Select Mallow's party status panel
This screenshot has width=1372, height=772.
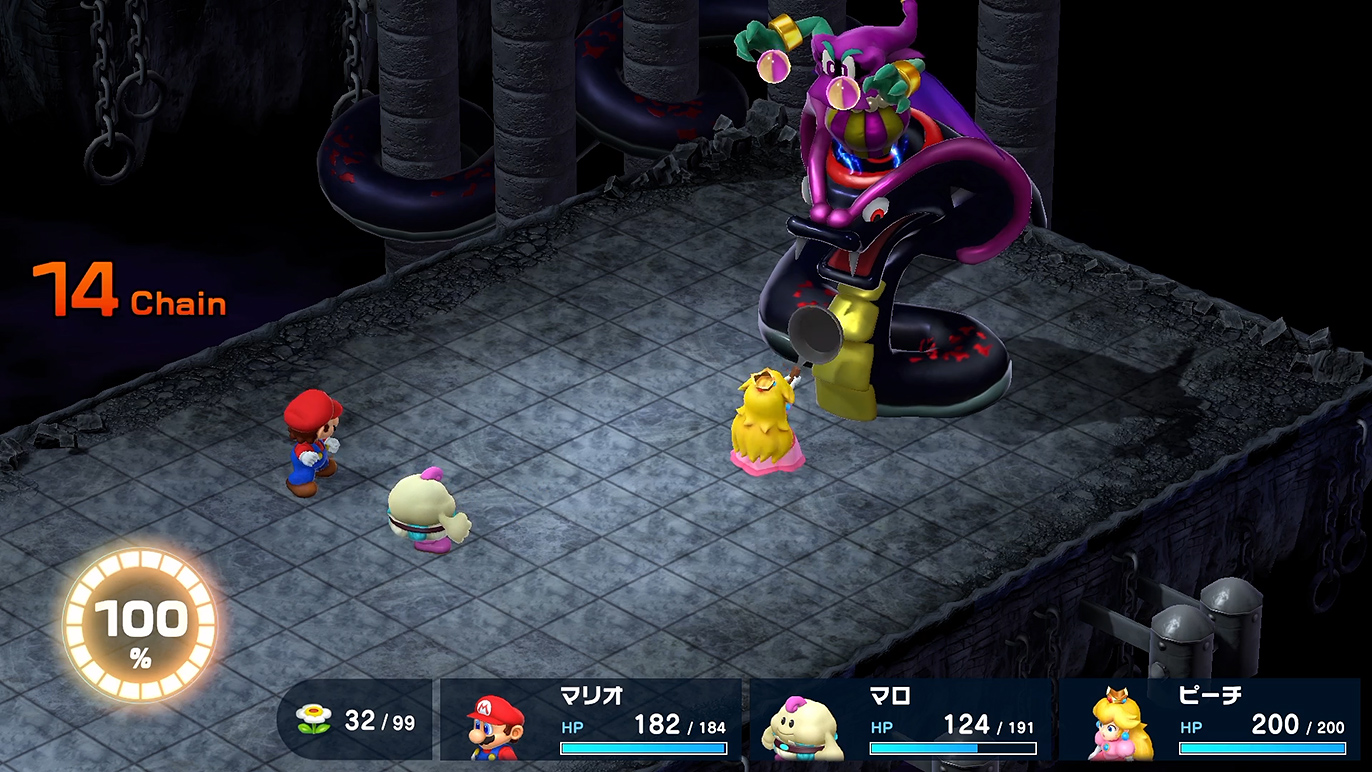[x=901, y=720]
